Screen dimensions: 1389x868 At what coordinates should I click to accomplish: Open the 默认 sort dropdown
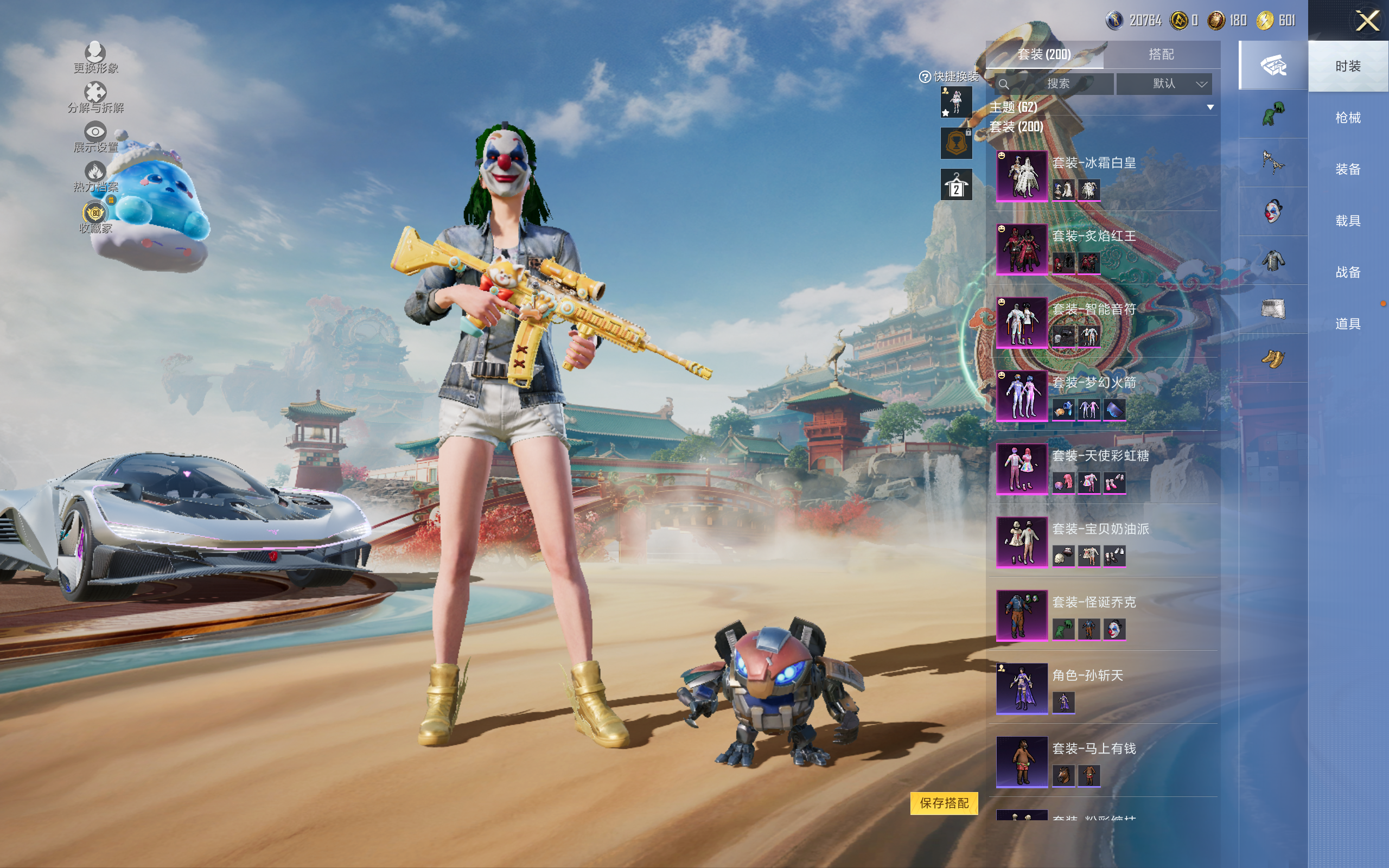click(1164, 84)
